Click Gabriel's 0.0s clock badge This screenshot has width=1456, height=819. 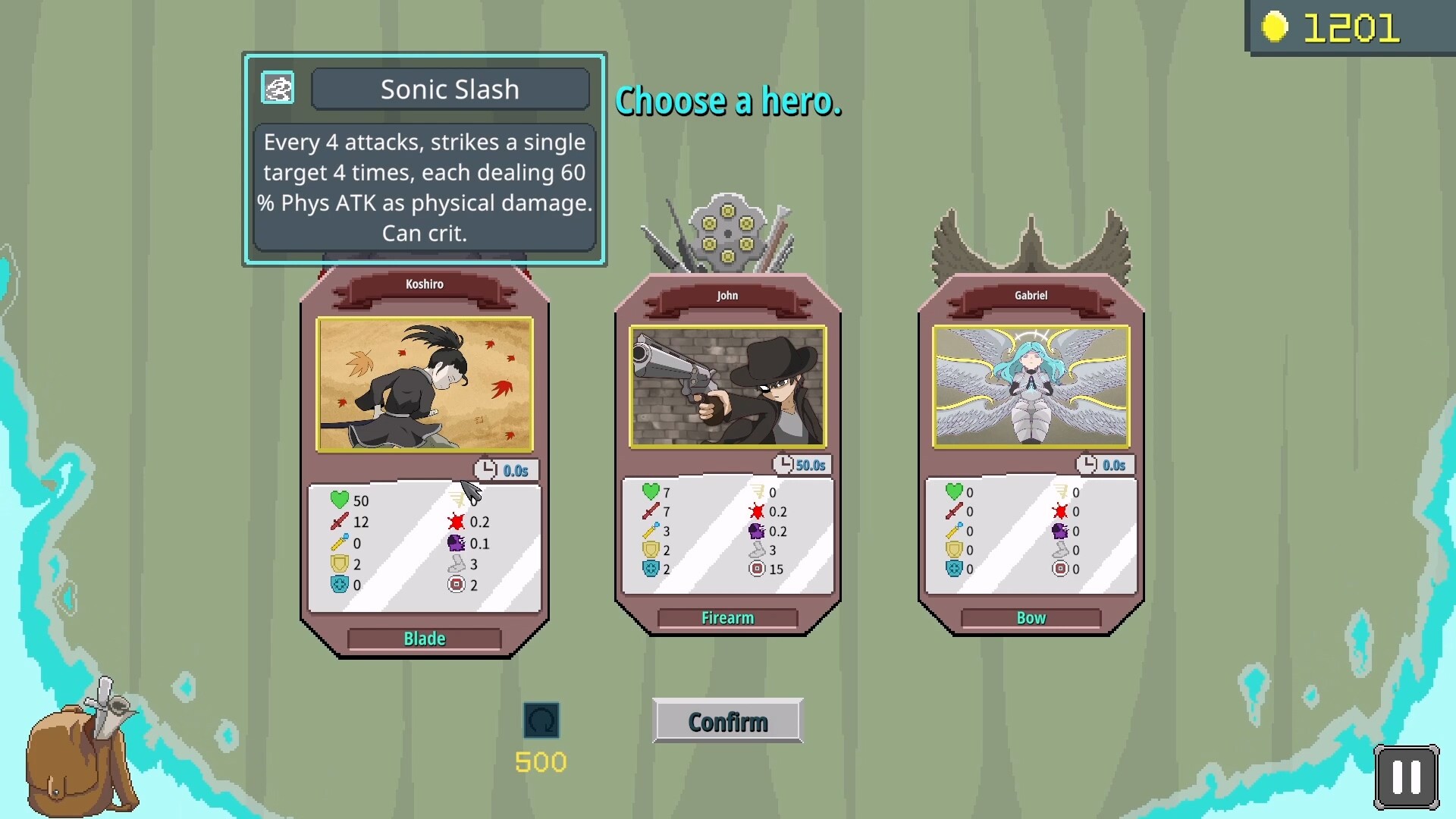click(x=1104, y=465)
